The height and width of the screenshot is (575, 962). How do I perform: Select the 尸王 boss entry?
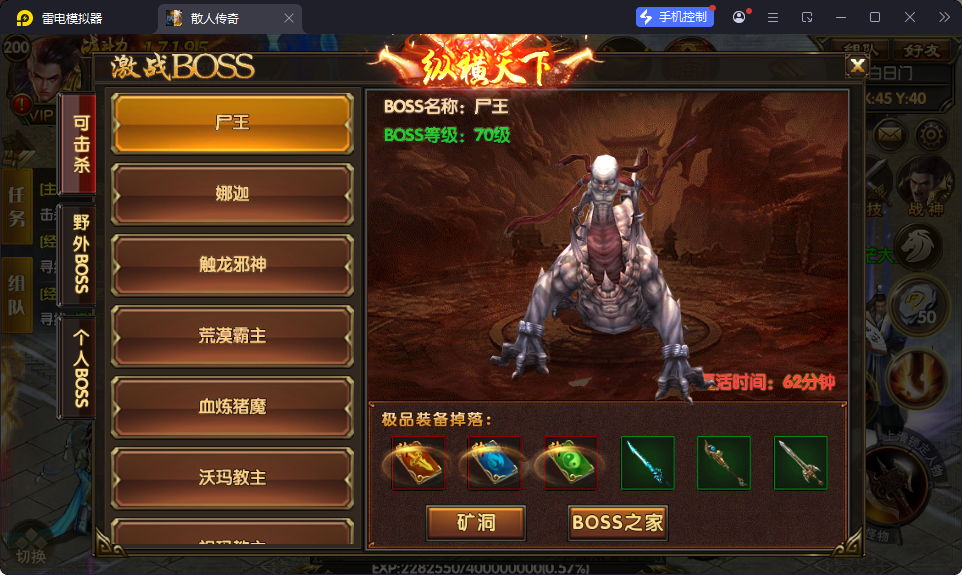(232, 124)
